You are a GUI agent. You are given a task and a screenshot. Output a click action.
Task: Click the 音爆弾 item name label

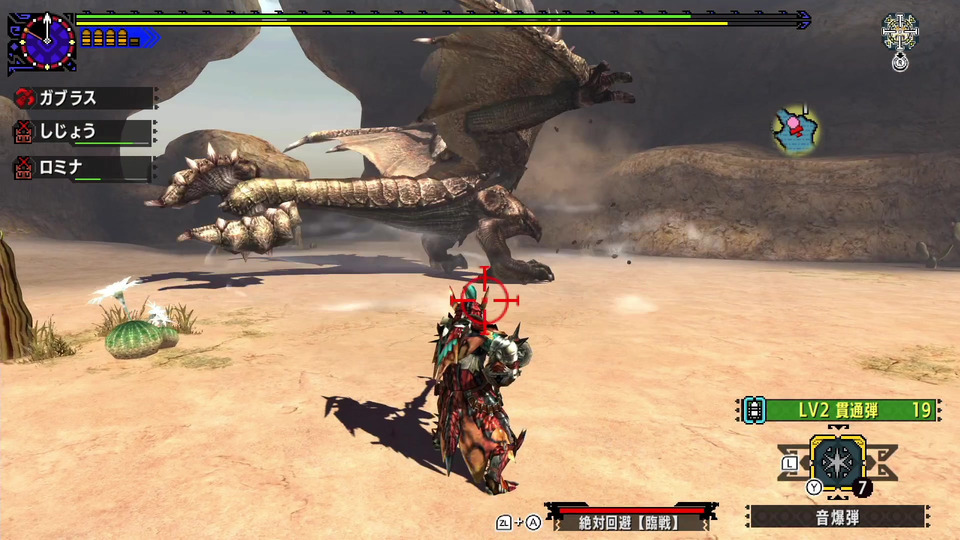coord(837,517)
